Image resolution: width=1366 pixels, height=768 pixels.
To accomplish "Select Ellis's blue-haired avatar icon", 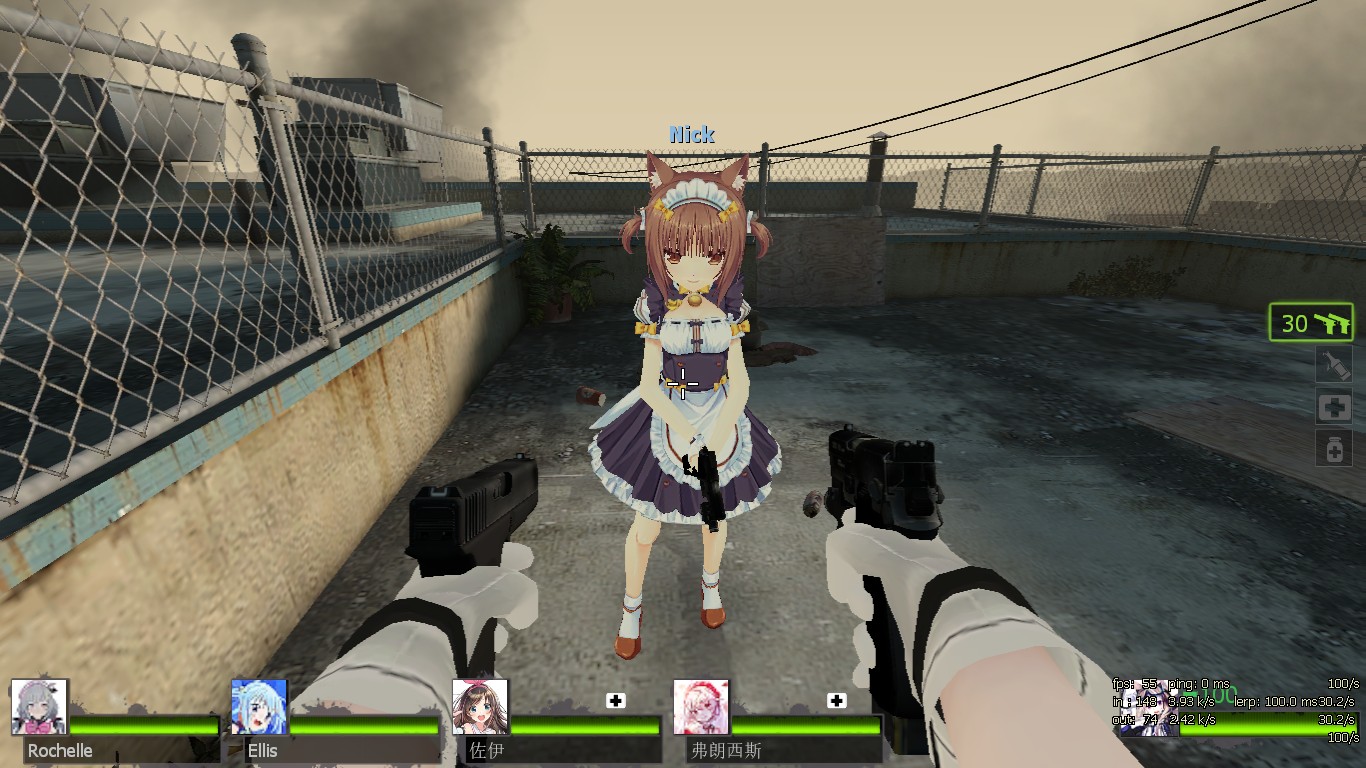I will click(x=258, y=708).
